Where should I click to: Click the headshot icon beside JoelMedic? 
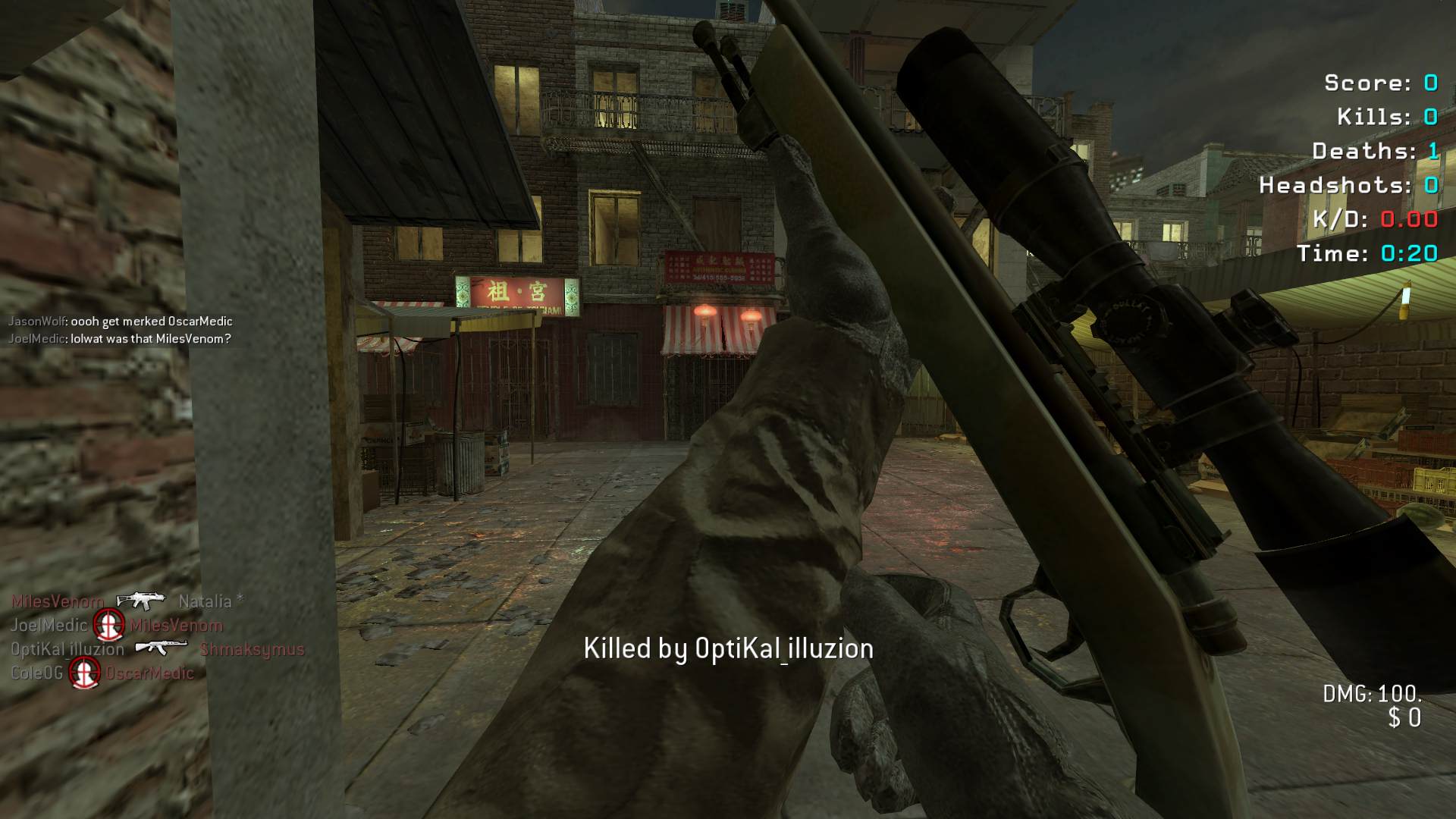tap(108, 626)
